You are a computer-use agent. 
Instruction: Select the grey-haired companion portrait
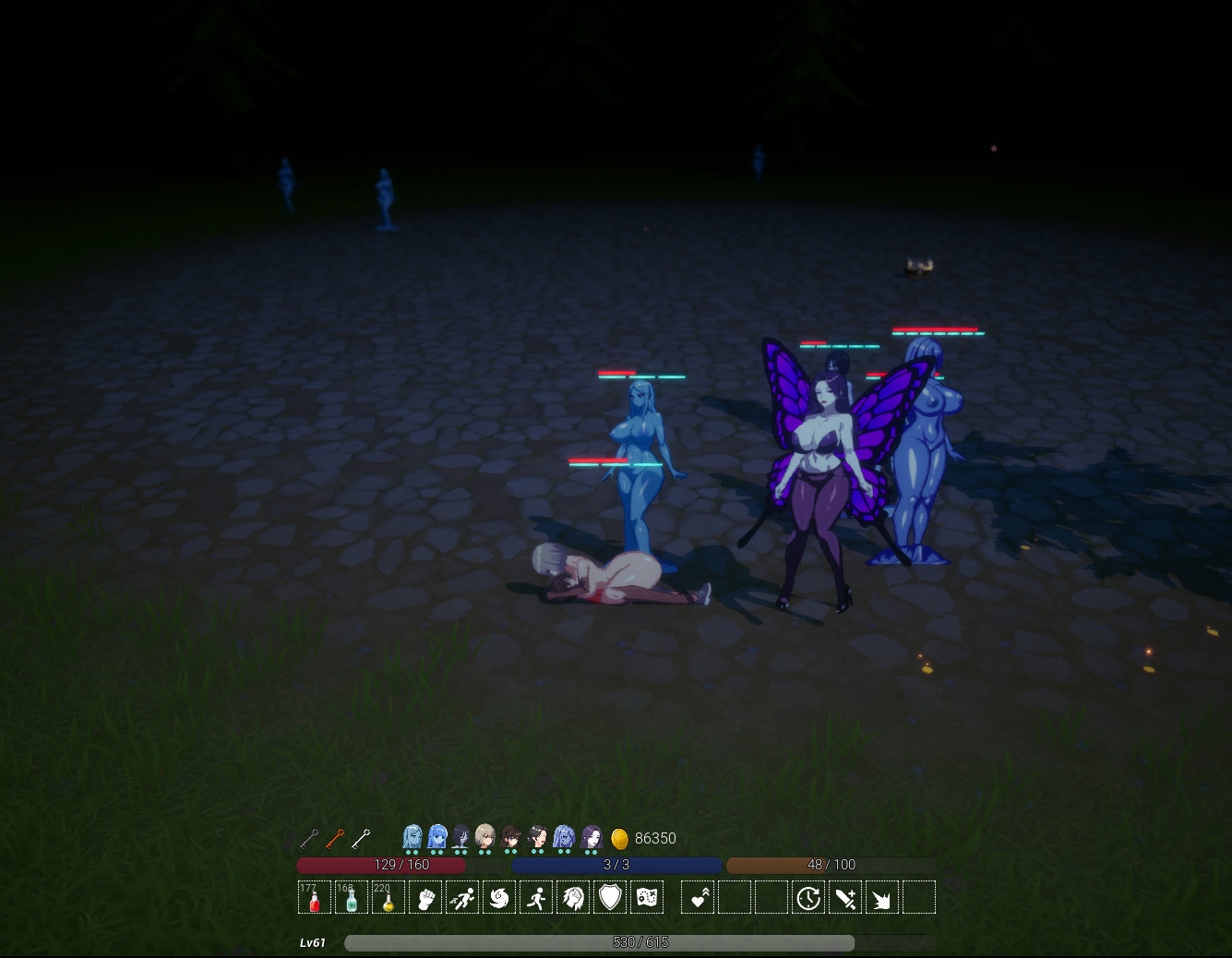pyautogui.click(x=484, y=837)
